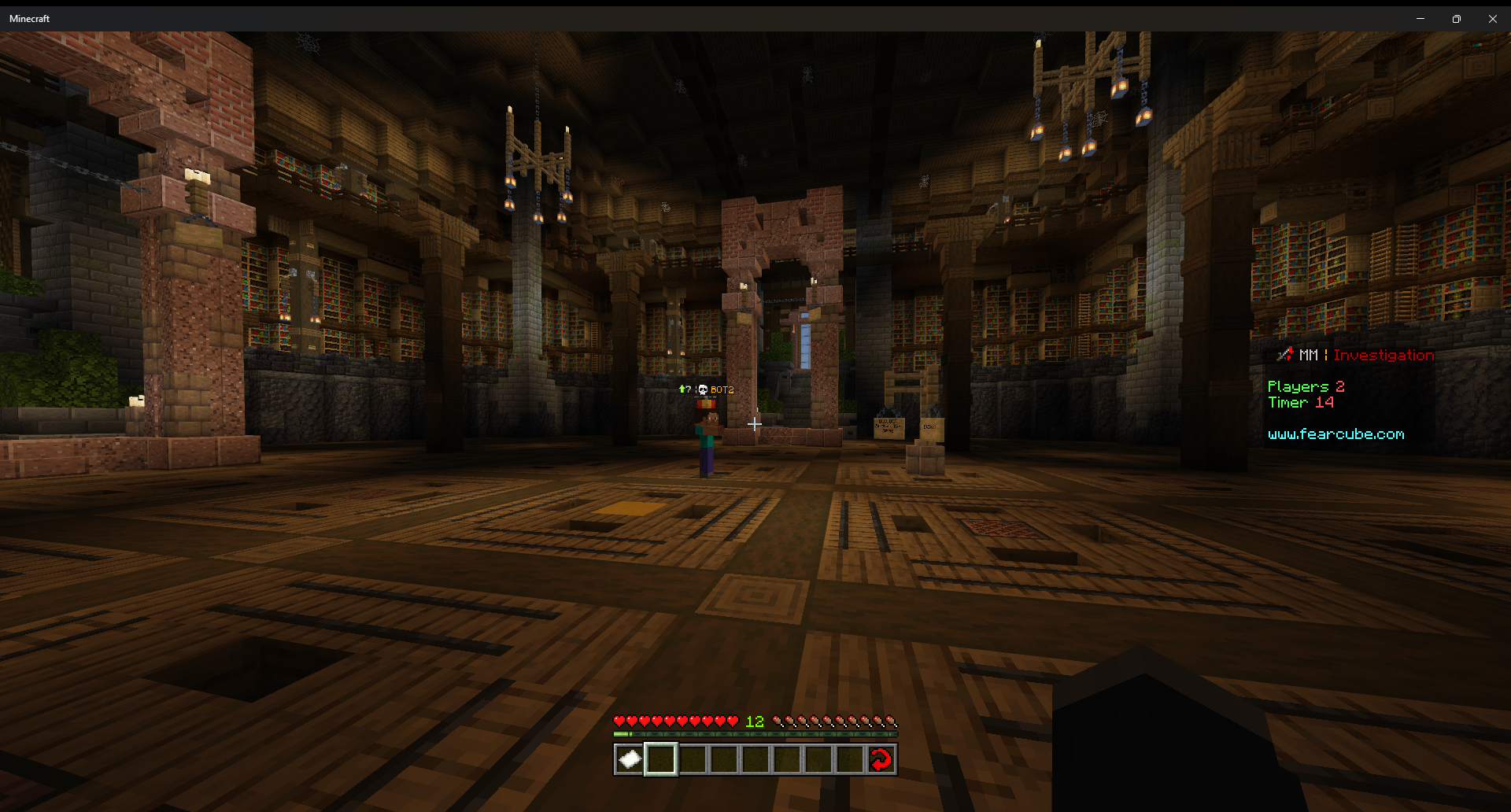Click the Minecraft title in the window bar
Viewport: 1511px width, 812px height.
[29, 18]
